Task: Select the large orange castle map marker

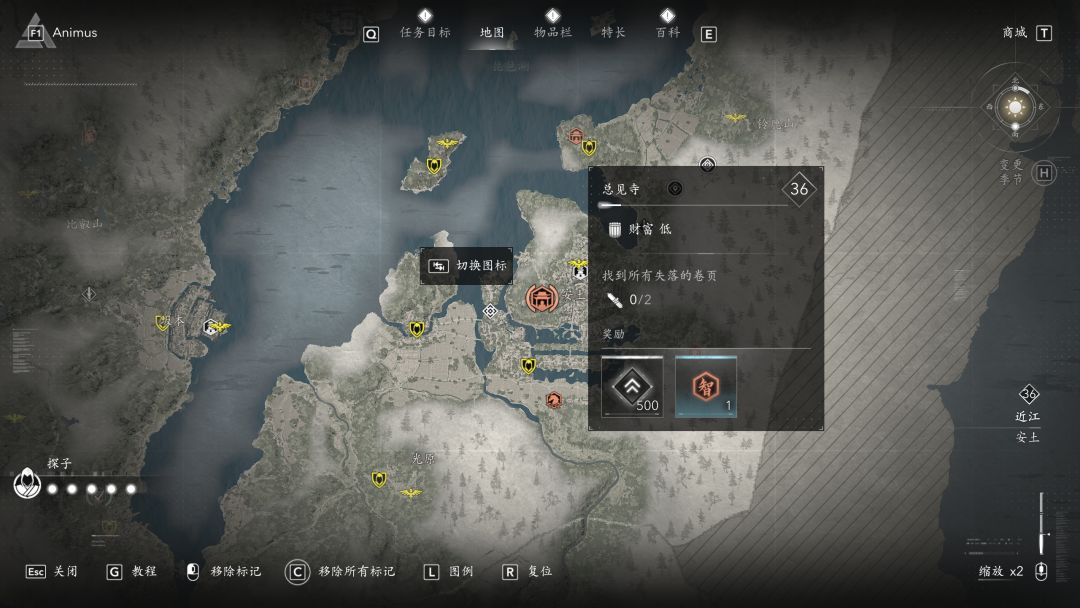Action: [542, 298]
